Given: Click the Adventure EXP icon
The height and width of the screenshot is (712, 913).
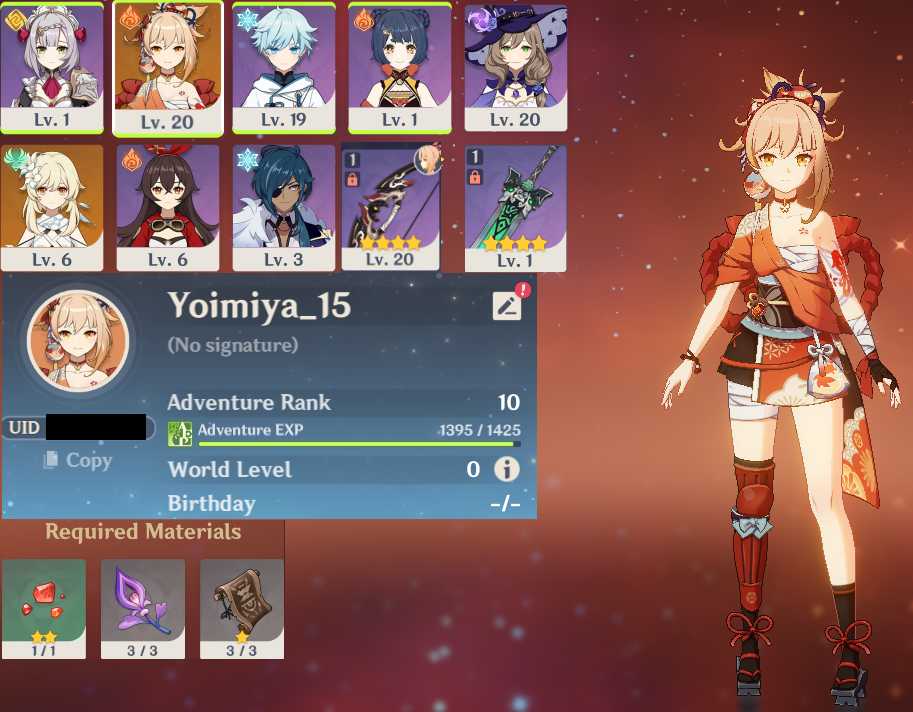Looking at the screenshot, I should point(180,433).
